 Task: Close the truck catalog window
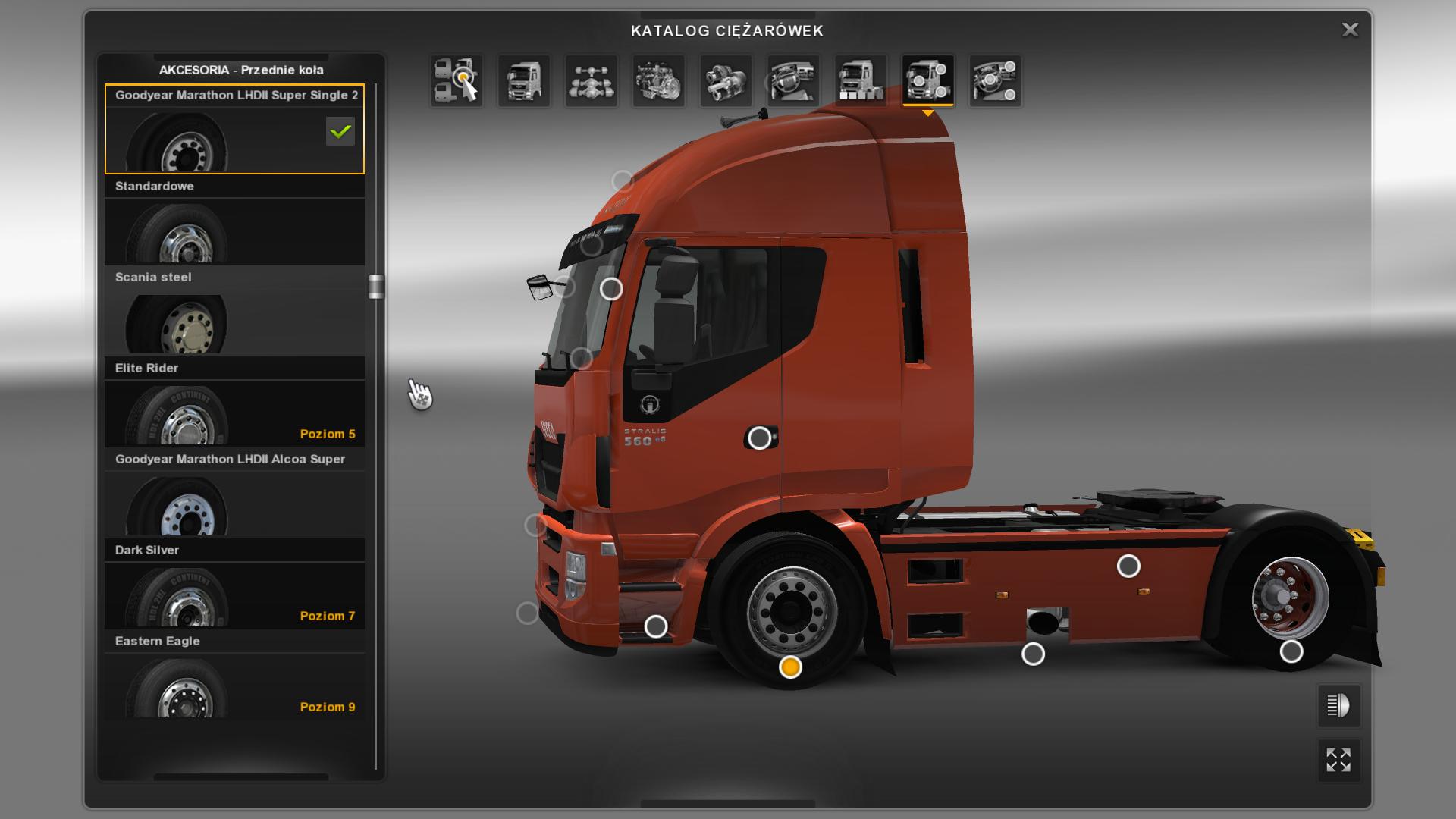(x=1350, y=30)
